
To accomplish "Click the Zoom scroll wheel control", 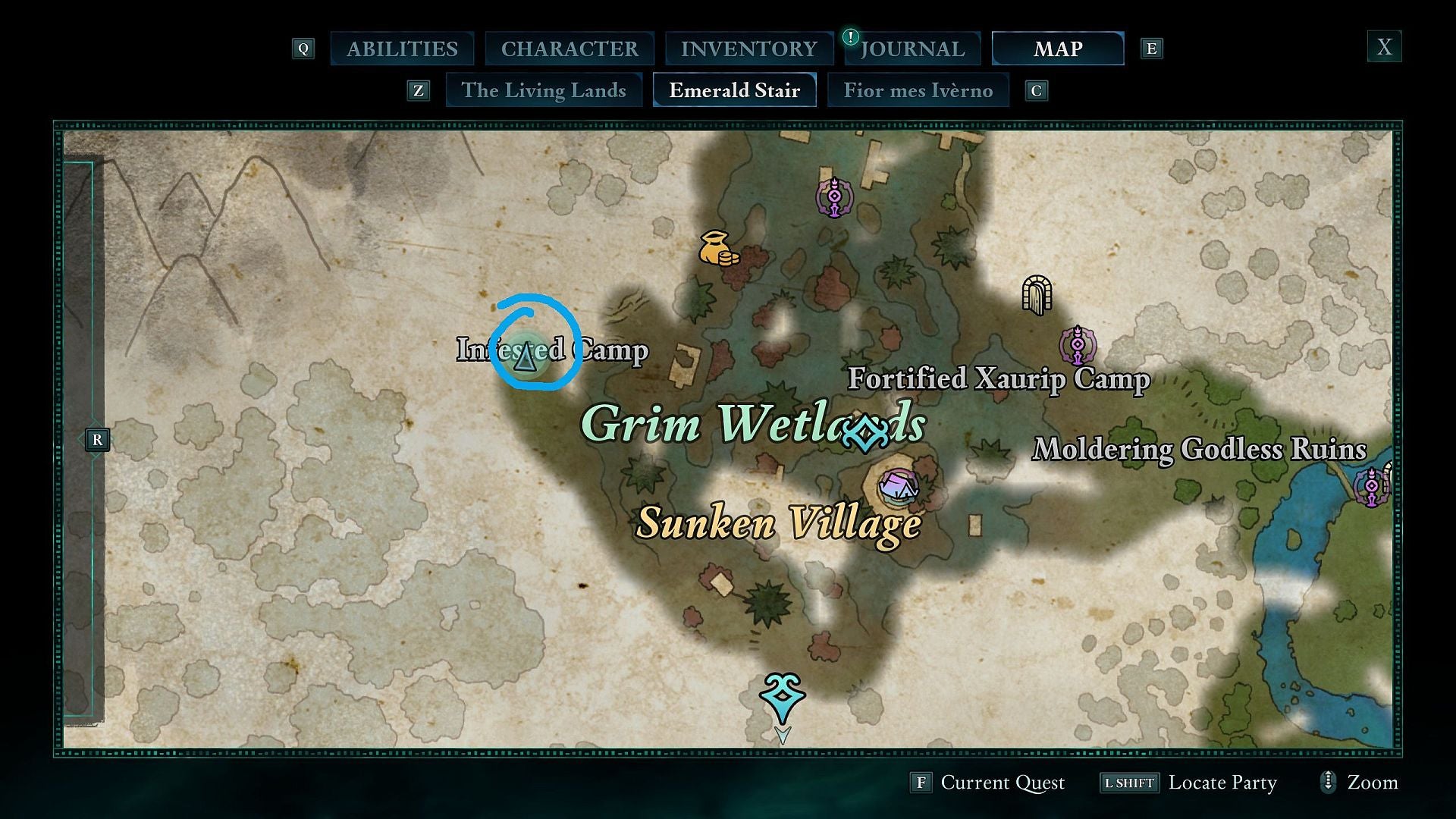I will pos(1327,782).
